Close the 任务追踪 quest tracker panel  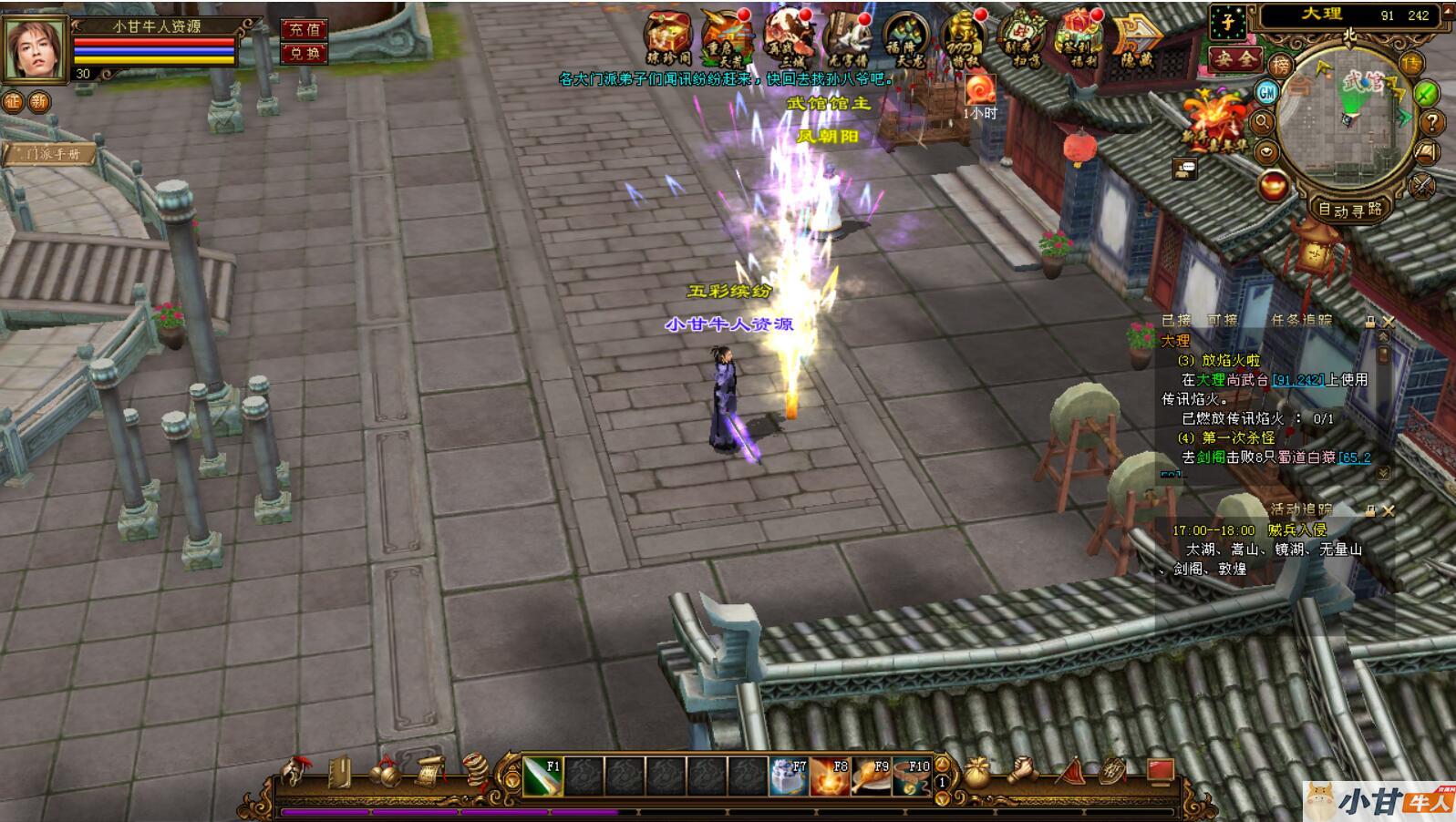click(x=1388, y=322)
